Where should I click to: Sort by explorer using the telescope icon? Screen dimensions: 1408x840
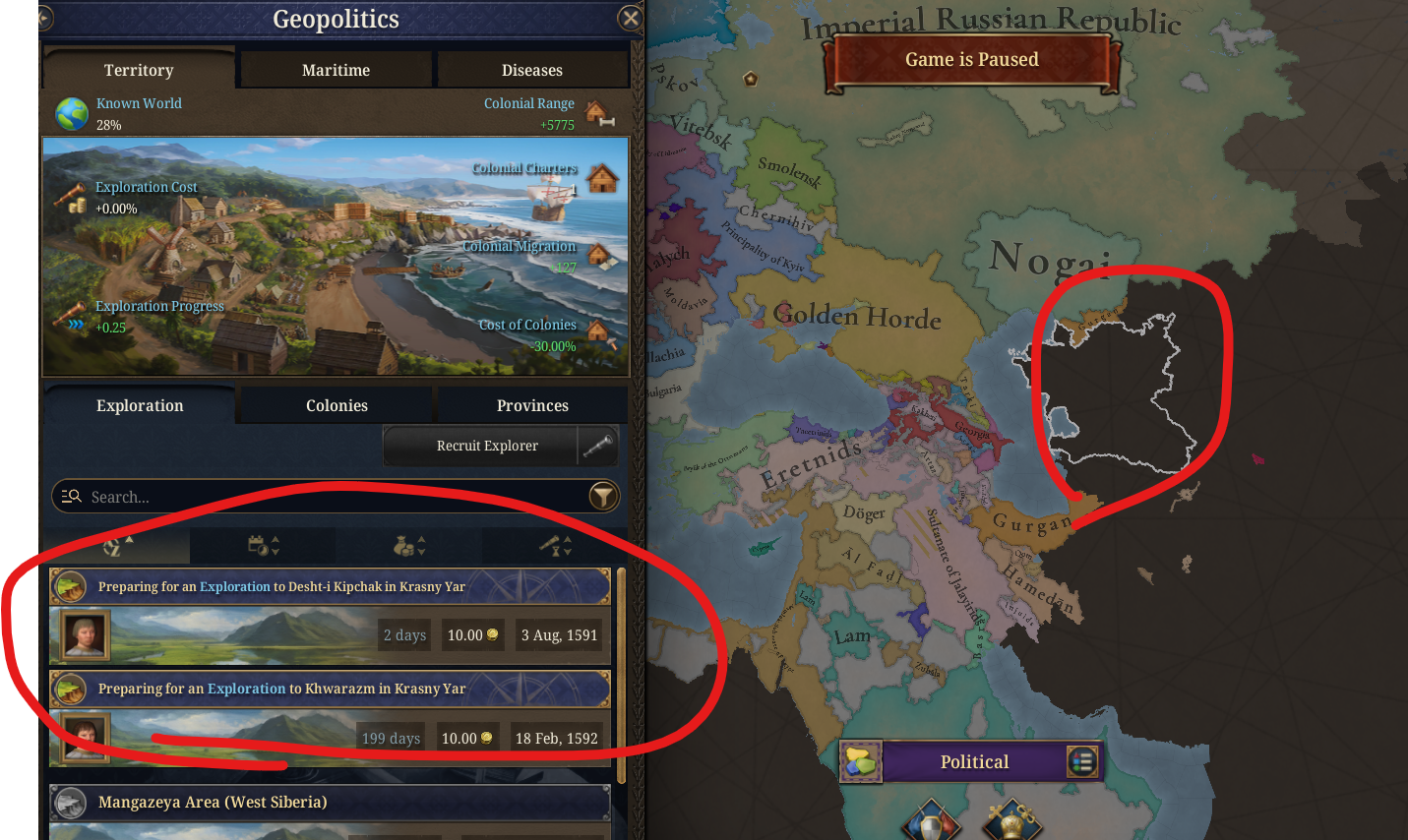[x=554, y=545]
